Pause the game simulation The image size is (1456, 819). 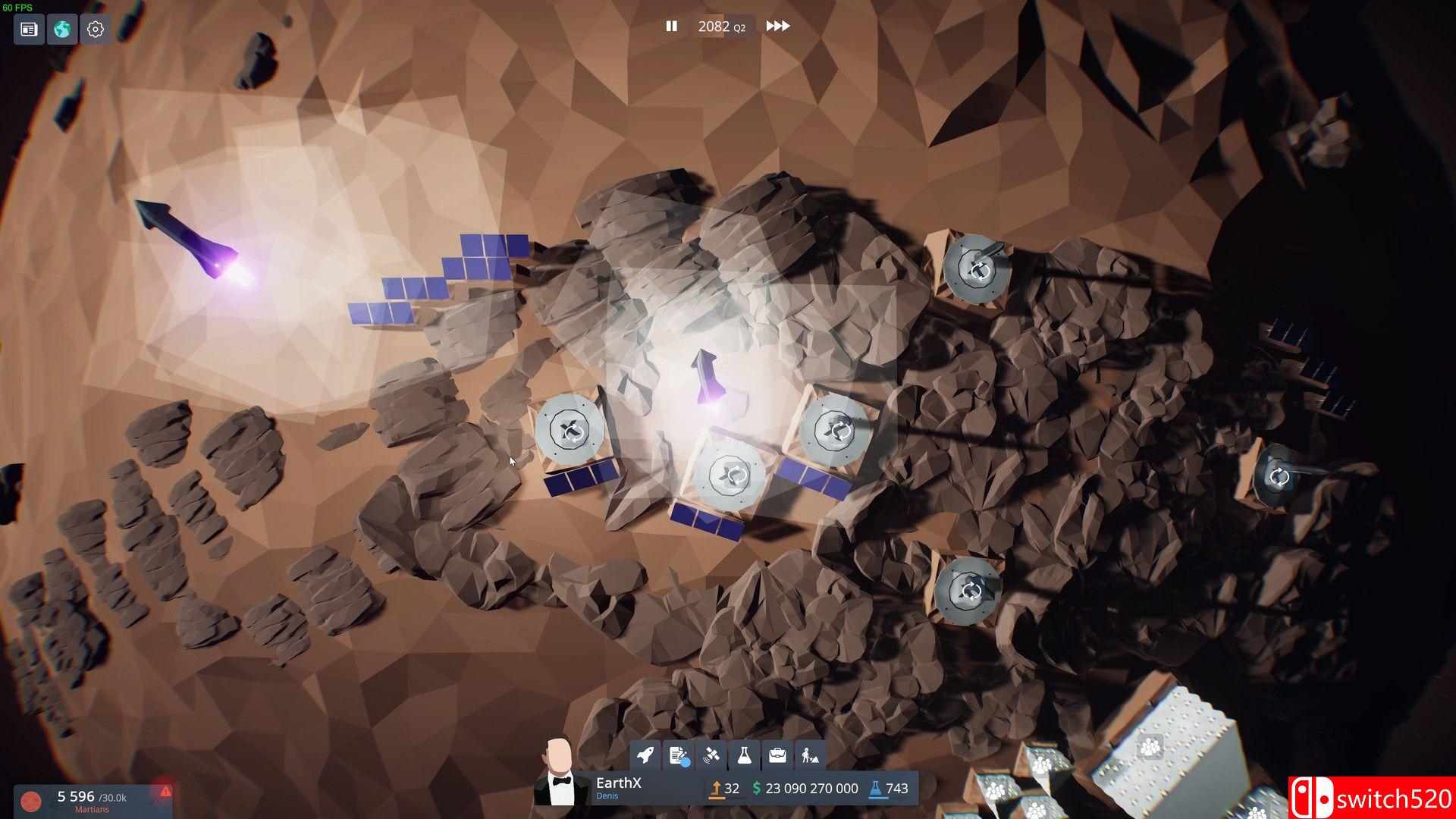point(670,26)
